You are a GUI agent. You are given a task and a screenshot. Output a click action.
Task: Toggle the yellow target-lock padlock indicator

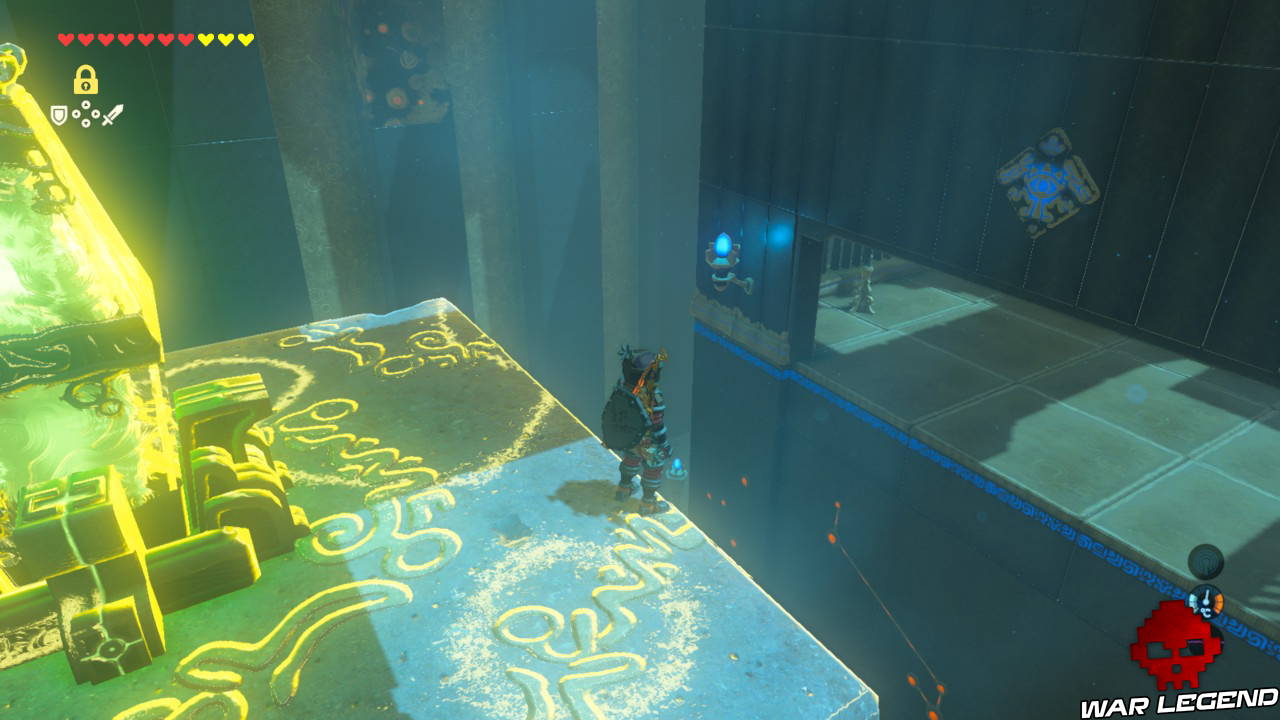coord(86,80)
